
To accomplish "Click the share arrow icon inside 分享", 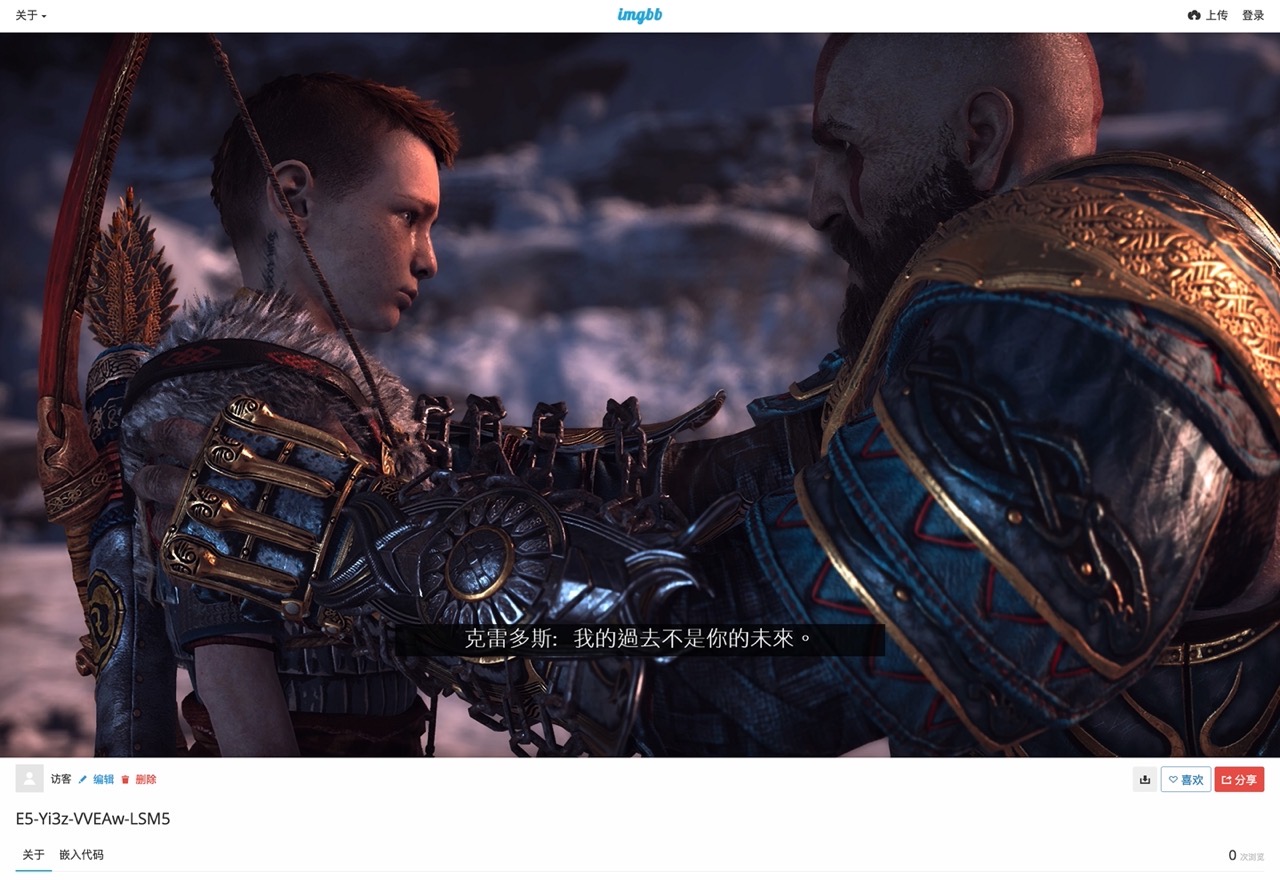I will click(x=1225, y=779).
